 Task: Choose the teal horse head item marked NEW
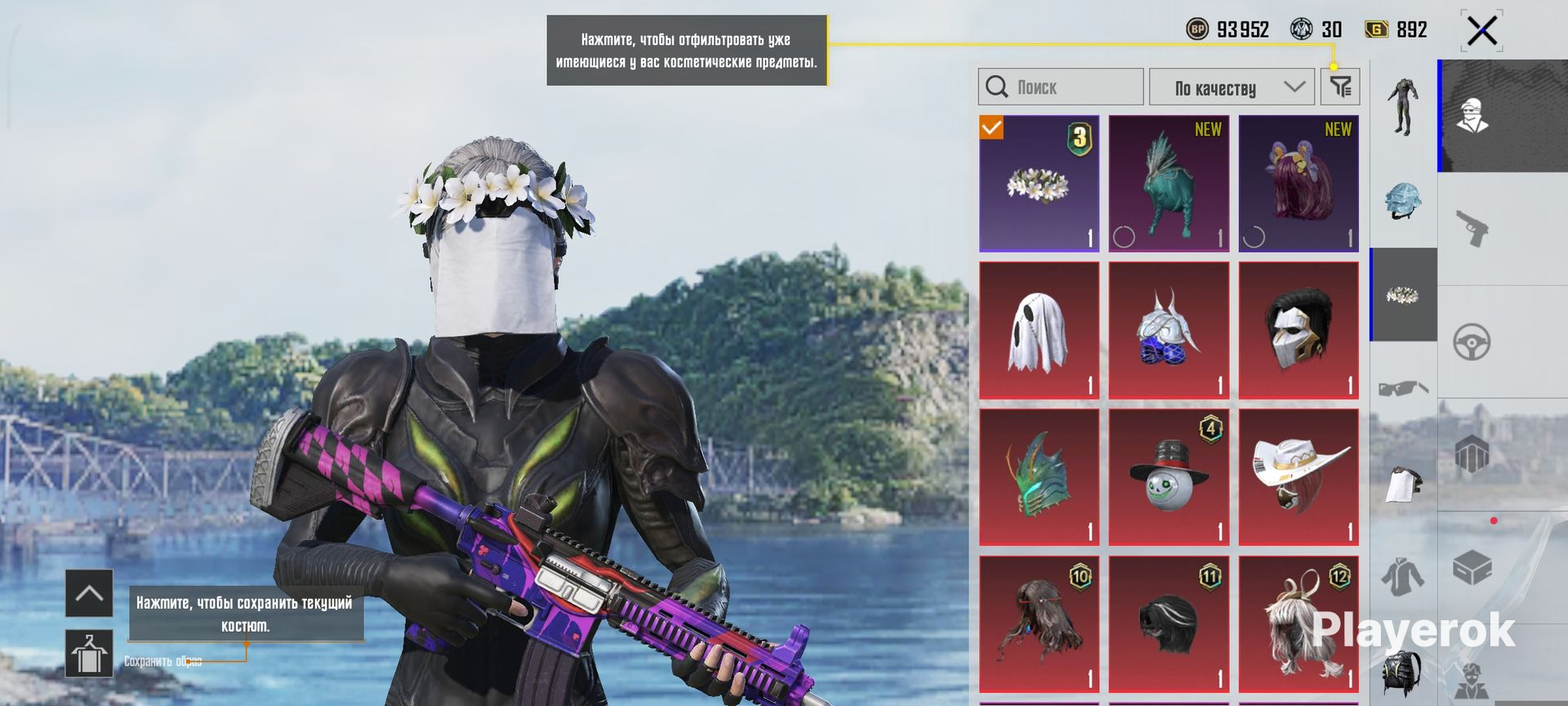[x=1169, y=184]
